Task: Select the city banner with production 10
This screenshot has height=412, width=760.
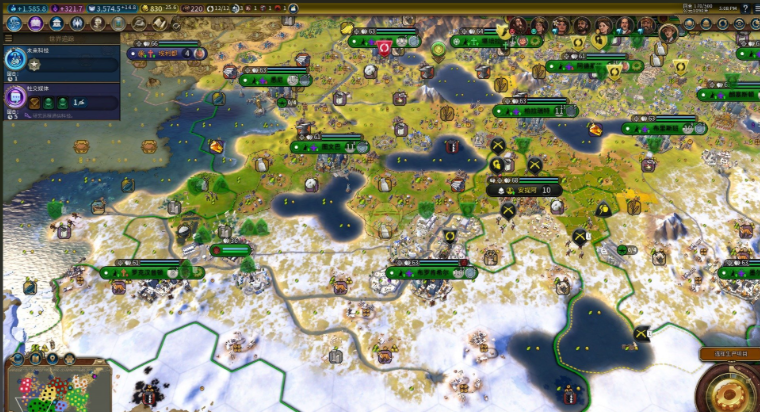Action: (x=523, y=189)
